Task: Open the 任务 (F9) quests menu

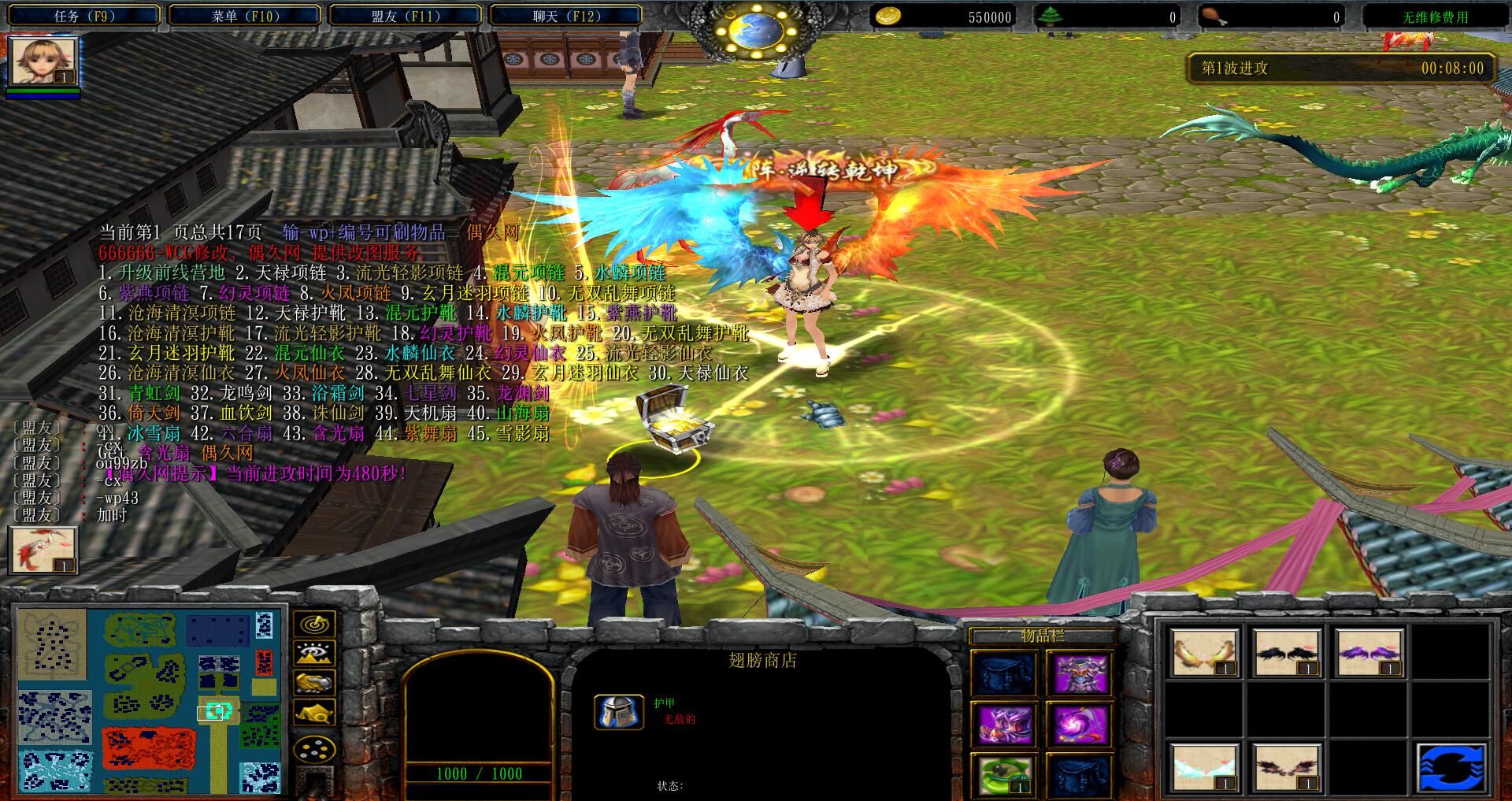Action: click(84, 16)
